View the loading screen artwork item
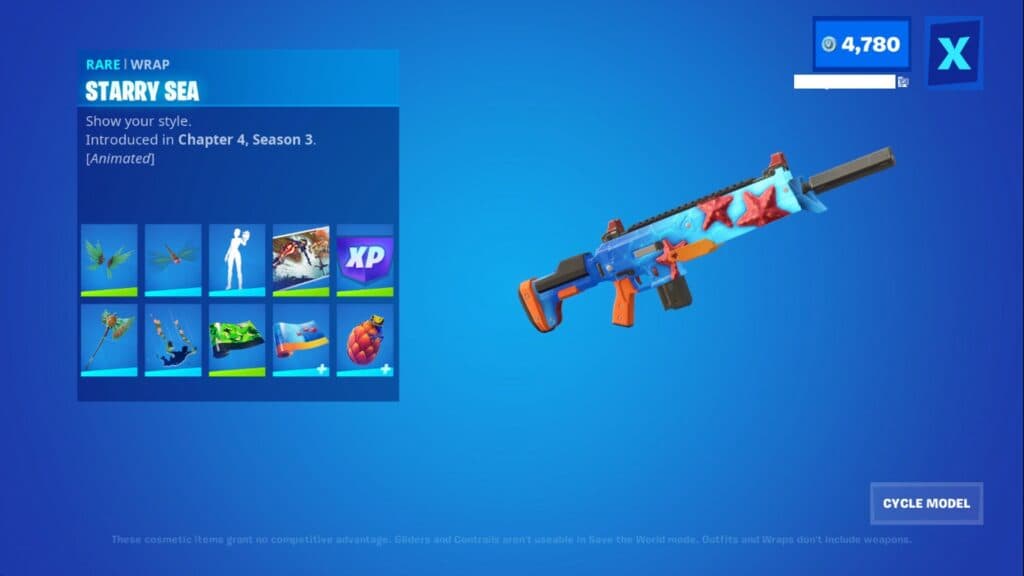Screen dimensions: 1024x576 click(x=301, y=260)
